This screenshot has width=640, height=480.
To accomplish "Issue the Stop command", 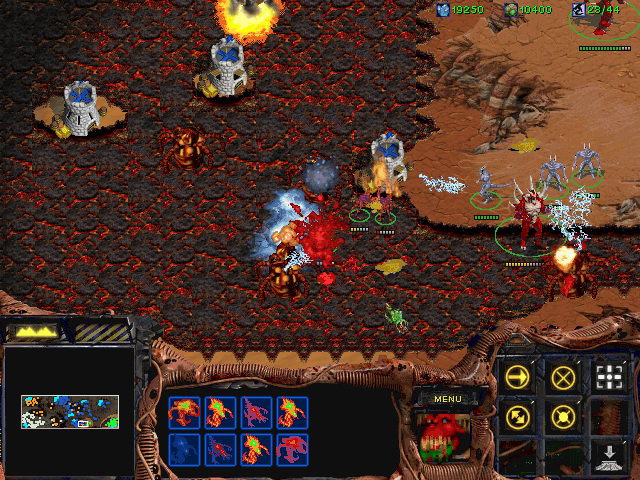I will (x=563, y=377).
